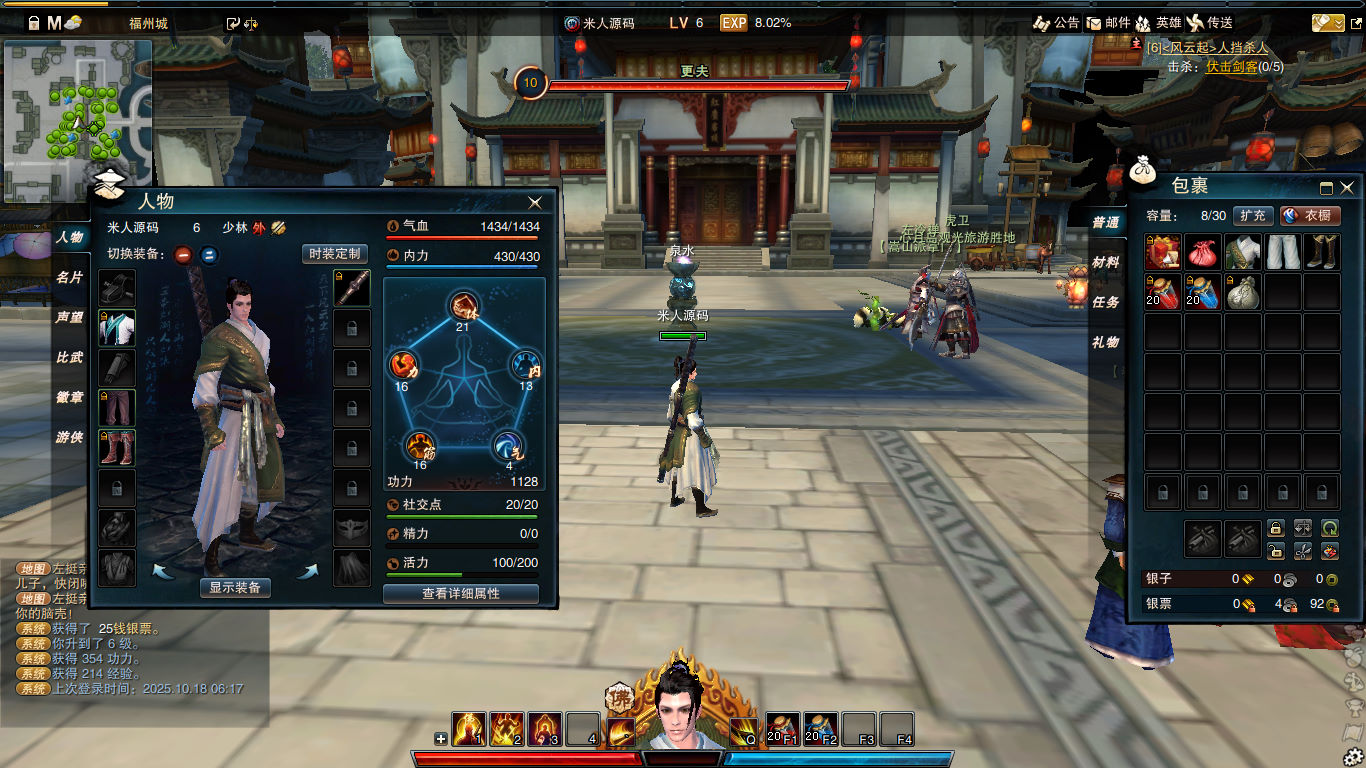Viewport: 1366px width, 768px height.
Task: Switch to the 声望 reputation tab
Action: click(x=69, y=317)
